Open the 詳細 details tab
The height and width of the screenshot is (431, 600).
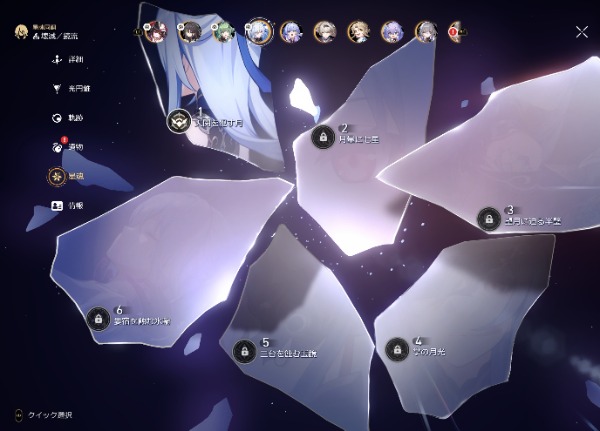tap(58, 60)
